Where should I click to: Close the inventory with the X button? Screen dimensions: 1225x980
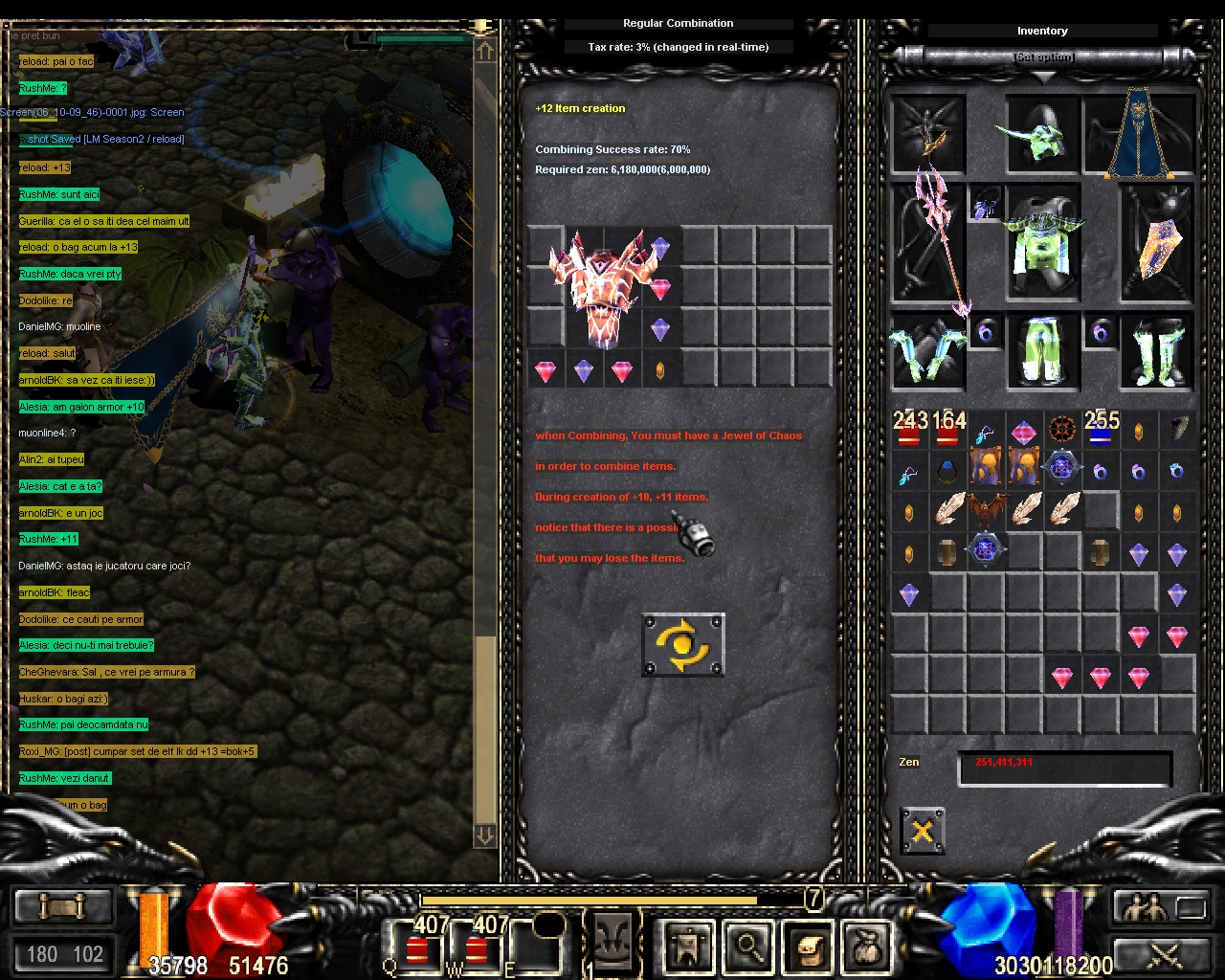pyautogui.click(x=923, y=830)
